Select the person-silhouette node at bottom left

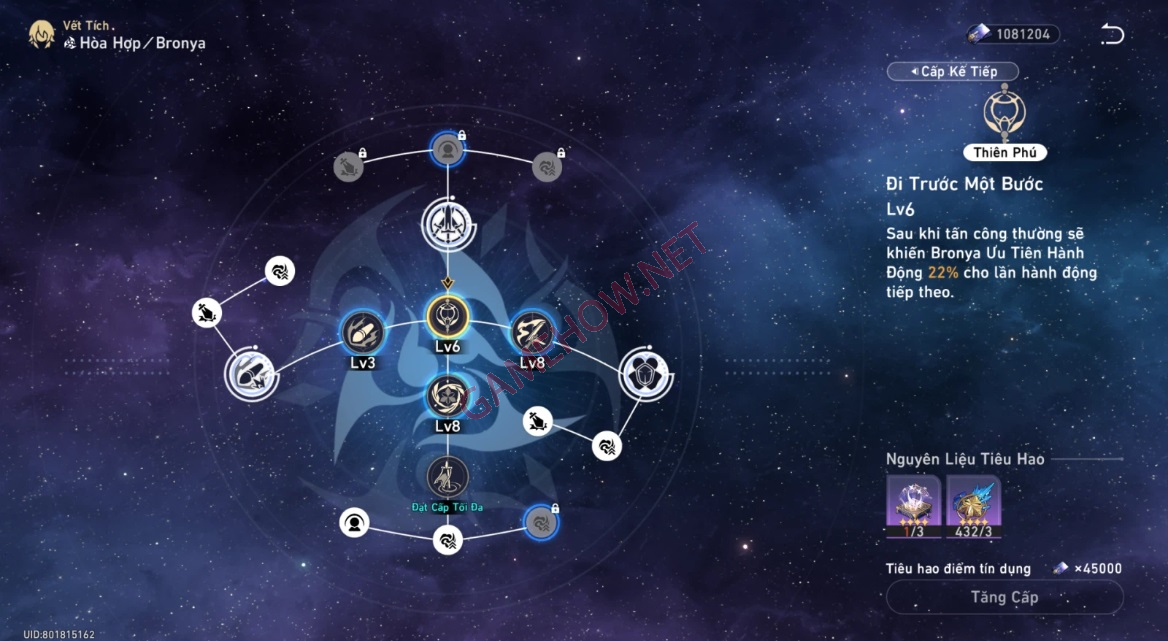point(353,522)
